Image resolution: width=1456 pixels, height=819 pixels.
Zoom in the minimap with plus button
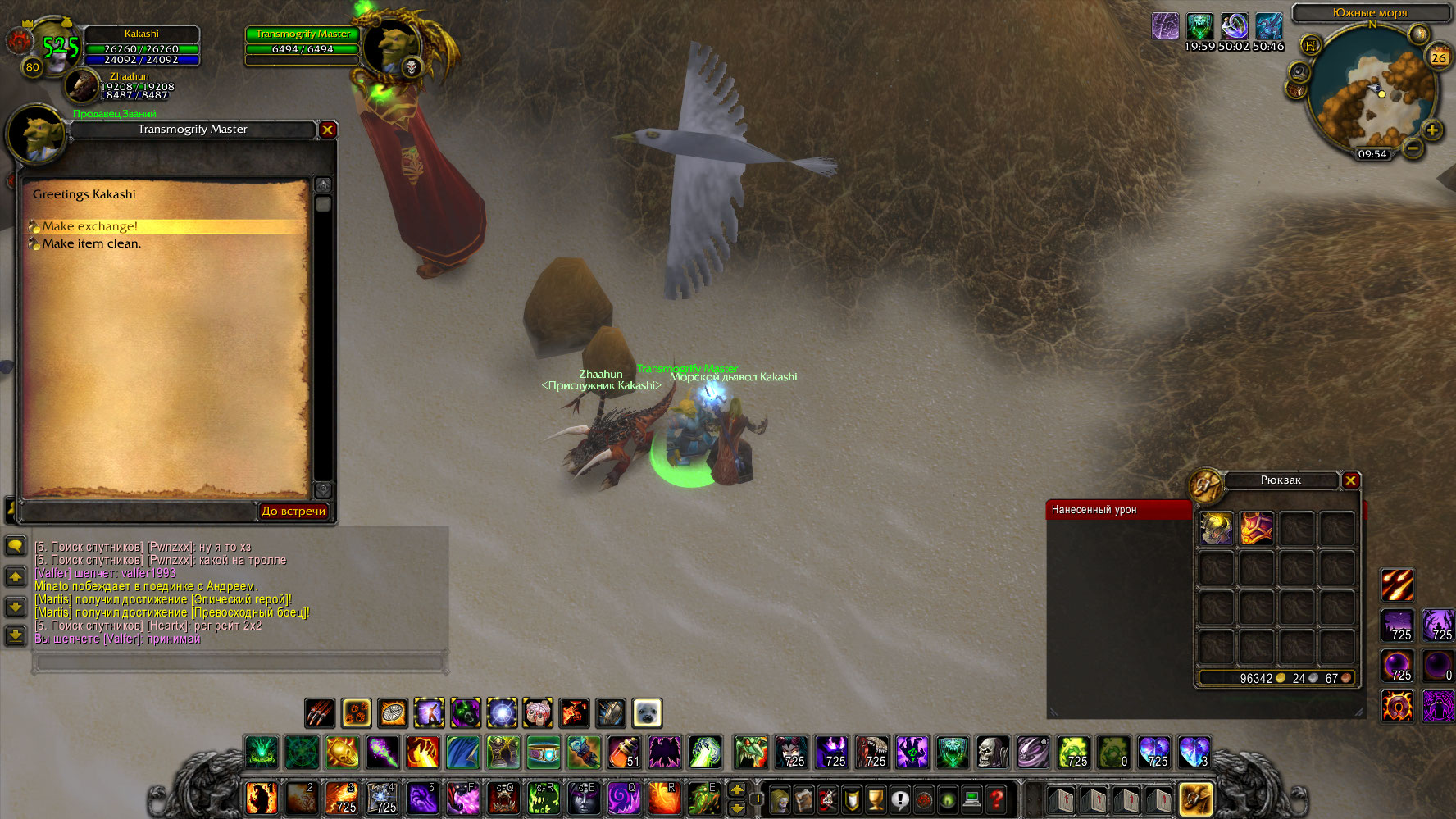[x=1432, y=130]
